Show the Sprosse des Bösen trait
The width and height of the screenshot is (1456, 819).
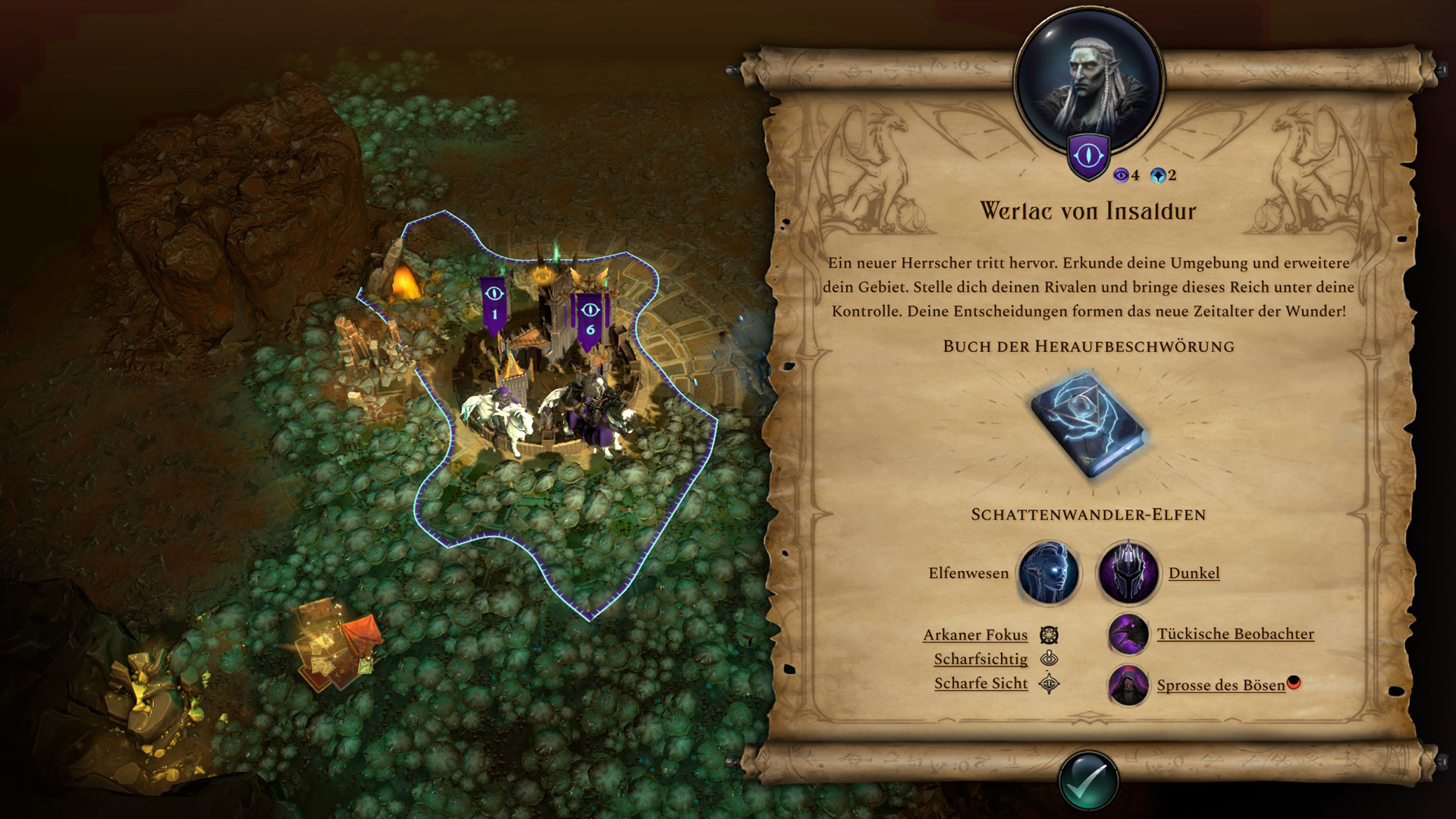1220,686
